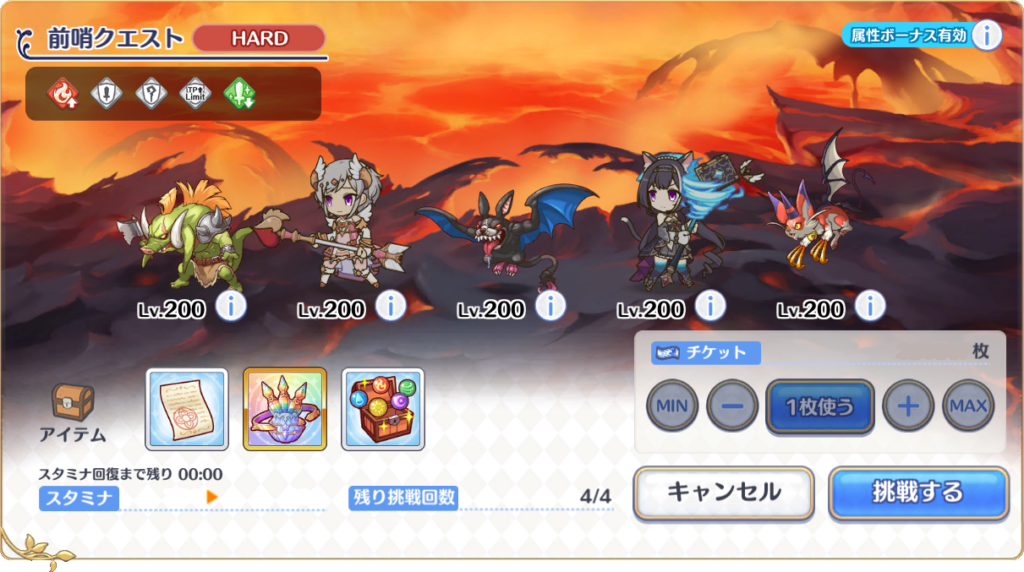
Task: Cancel with the キャンセル button
Action: point(723,492)
